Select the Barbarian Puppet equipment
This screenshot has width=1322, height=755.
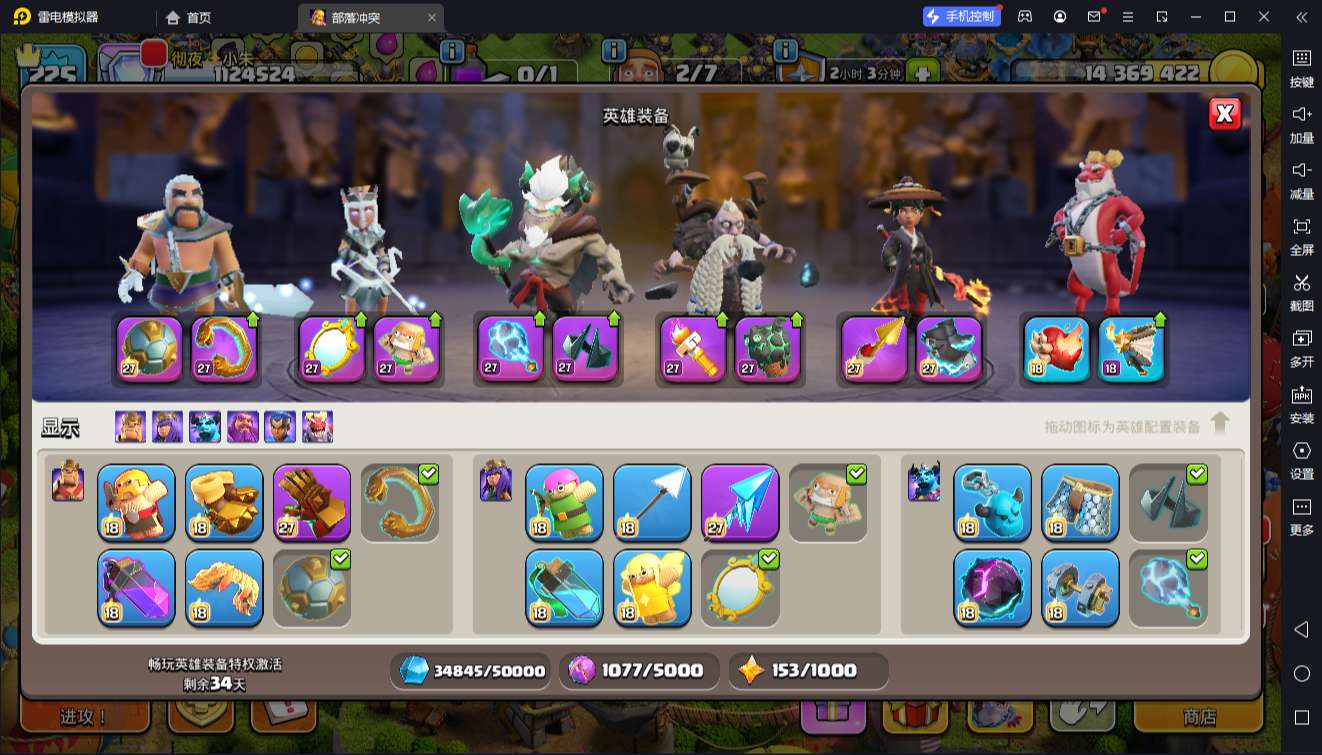point(136,502)
